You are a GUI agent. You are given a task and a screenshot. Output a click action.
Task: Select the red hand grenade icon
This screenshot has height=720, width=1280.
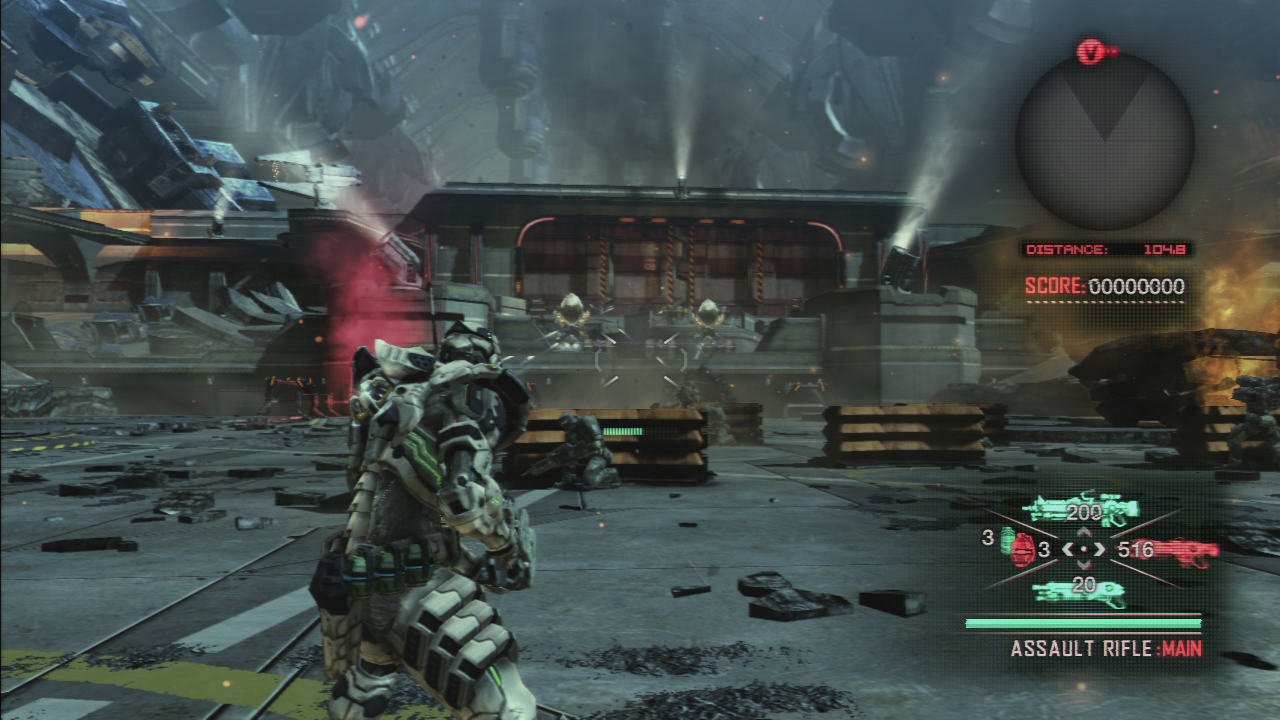point(1022,551)
